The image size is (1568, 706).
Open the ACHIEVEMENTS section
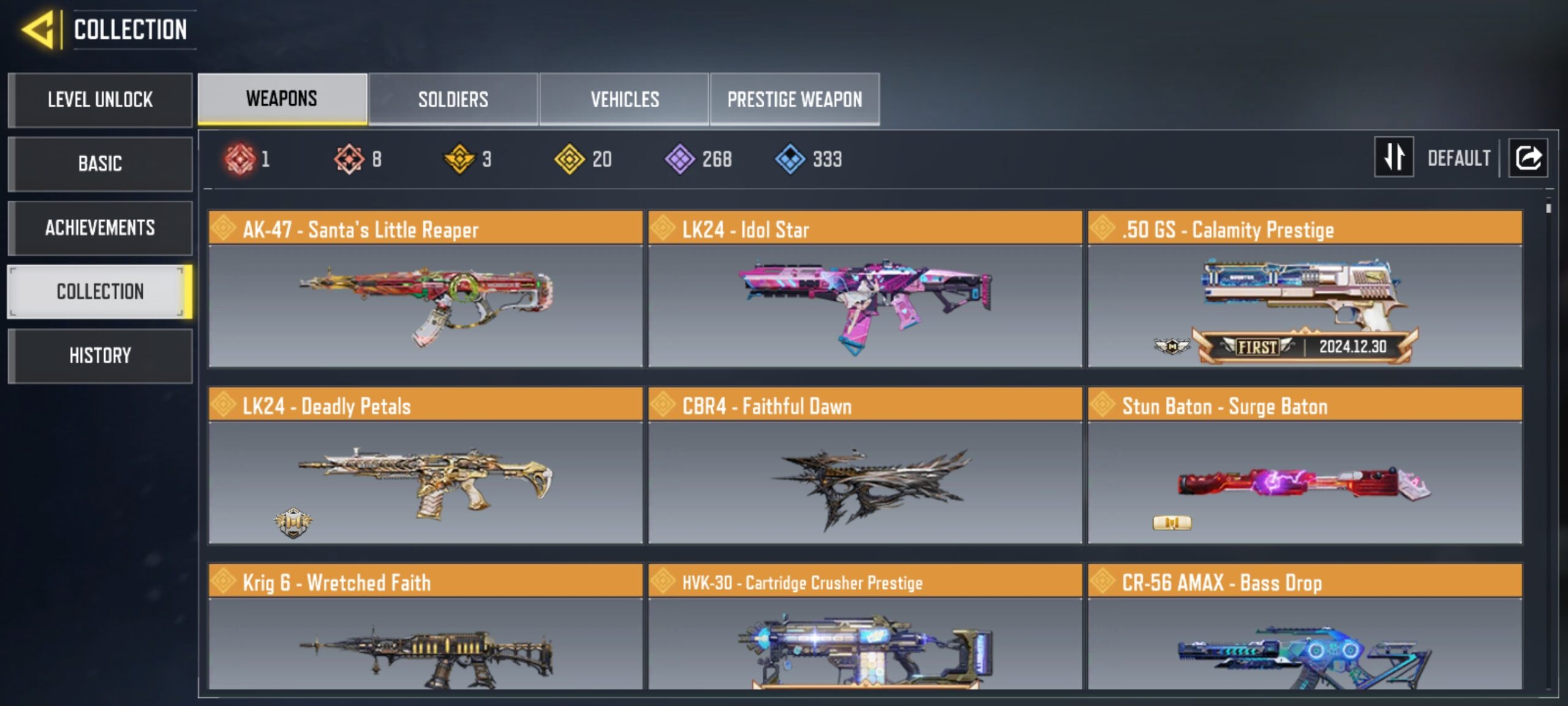[x=100, y=228]
